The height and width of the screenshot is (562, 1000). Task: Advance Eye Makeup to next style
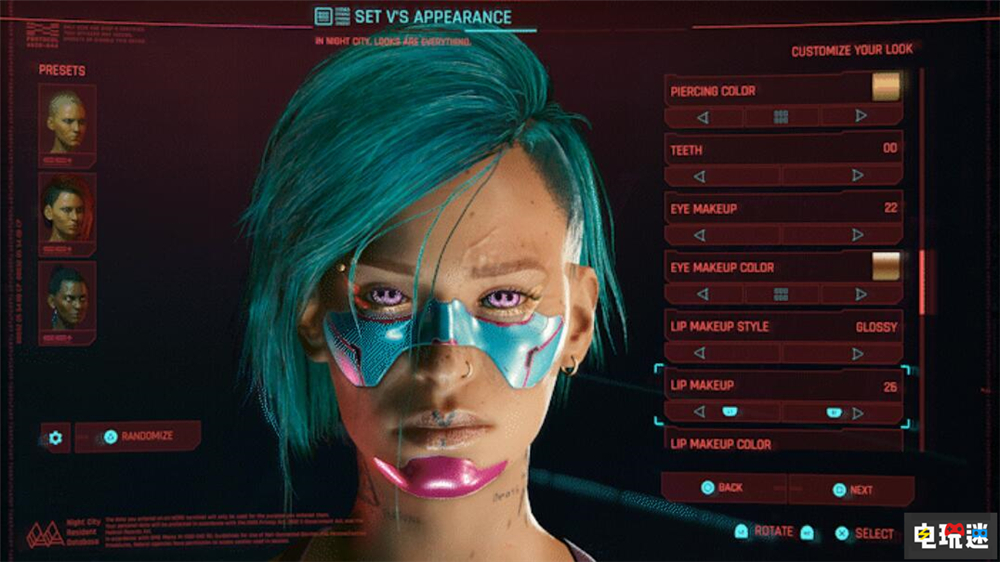858,235
